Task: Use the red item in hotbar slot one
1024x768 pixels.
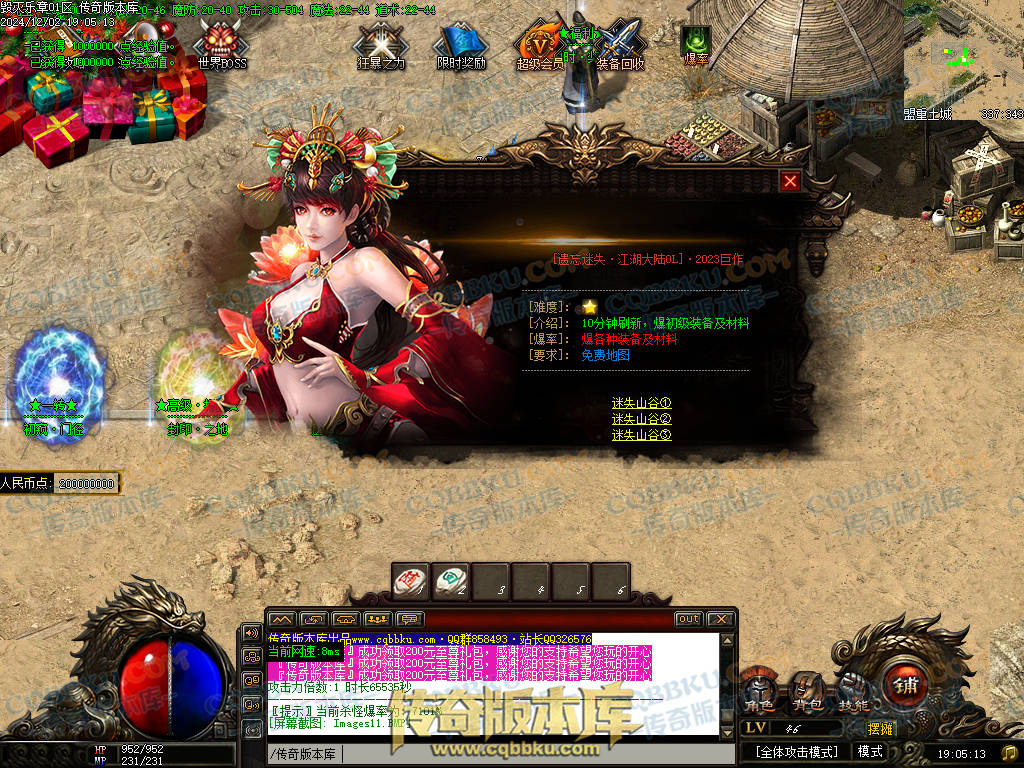Action: pyautogui.click(x=410, y=580)
